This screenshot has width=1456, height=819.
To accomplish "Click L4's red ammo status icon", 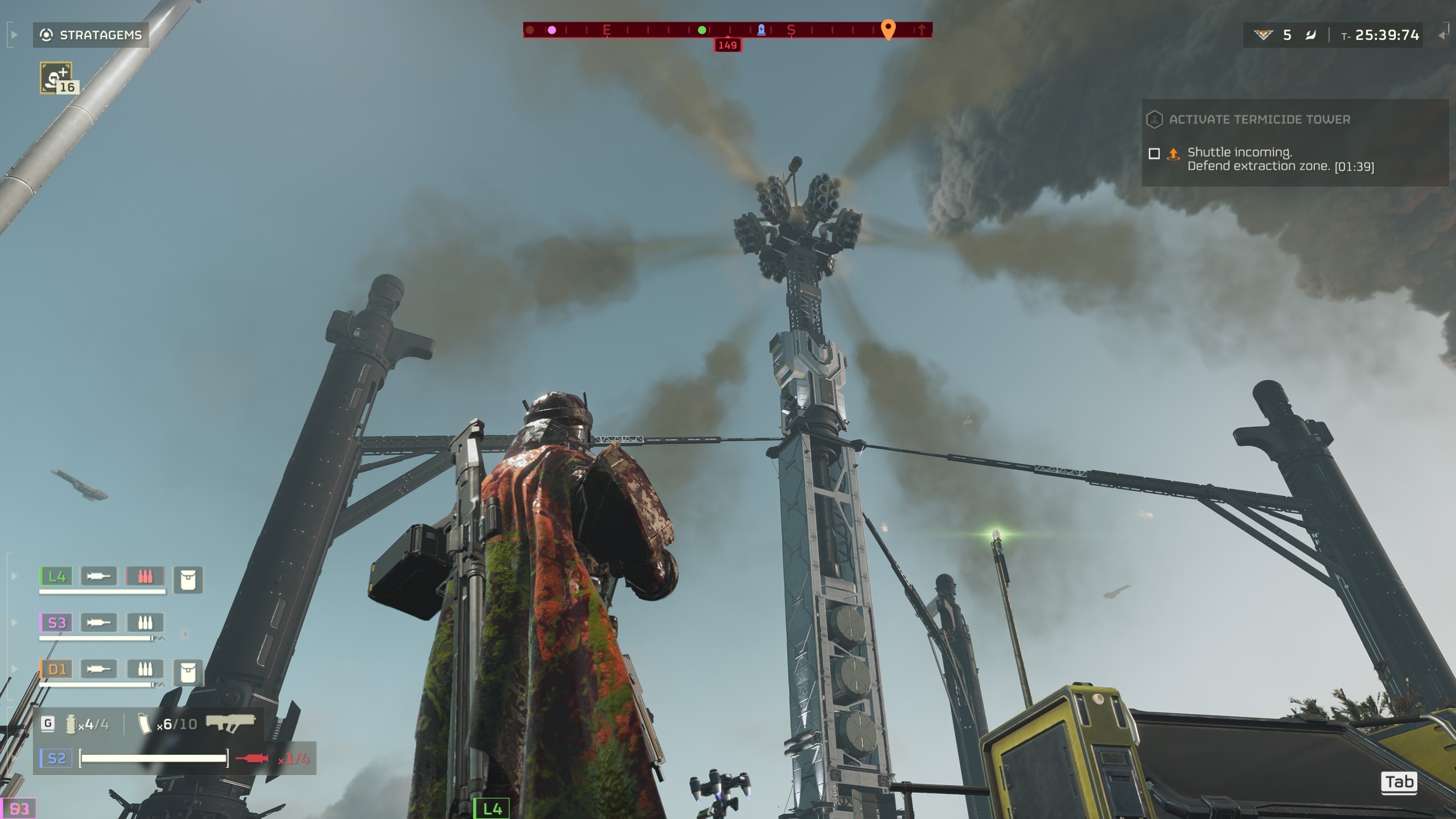I will tap(145, 576).
